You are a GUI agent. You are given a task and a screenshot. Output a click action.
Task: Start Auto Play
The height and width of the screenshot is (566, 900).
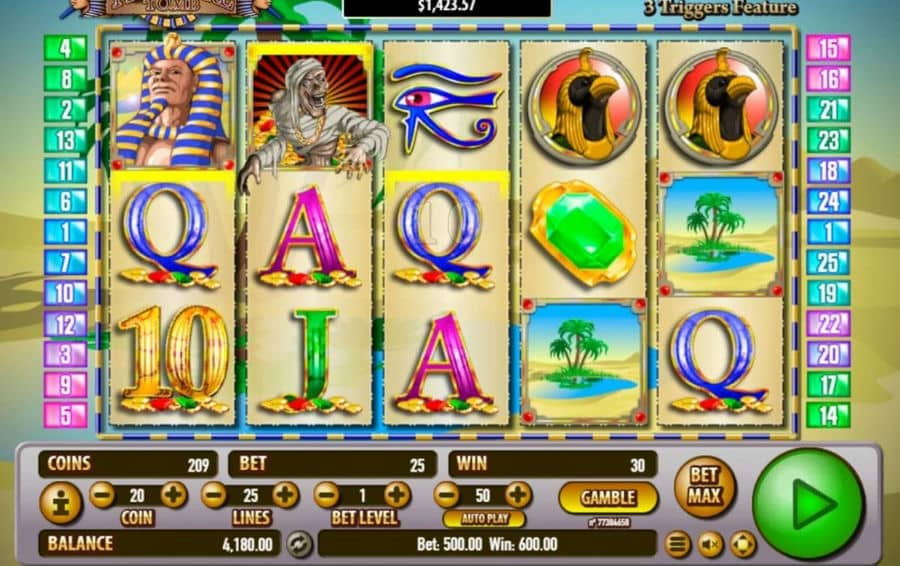coord(484,519)
